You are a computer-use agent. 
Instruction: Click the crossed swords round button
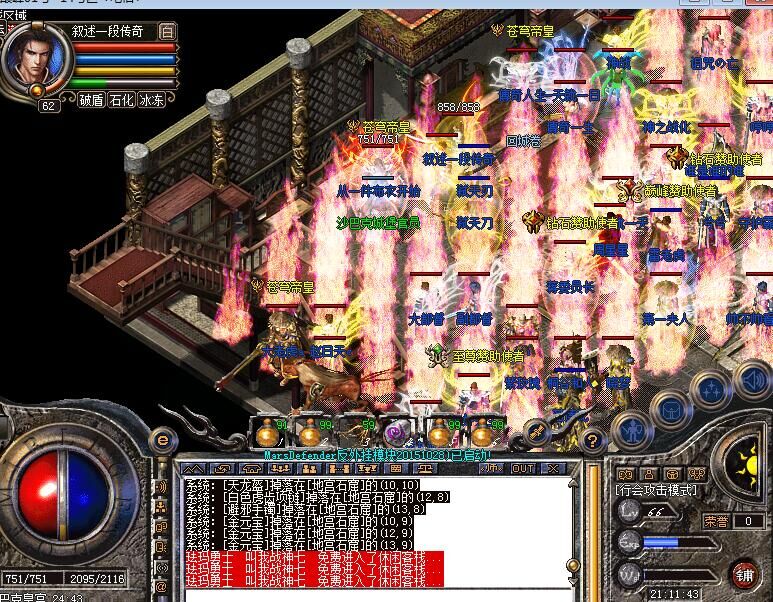point(536,432)
